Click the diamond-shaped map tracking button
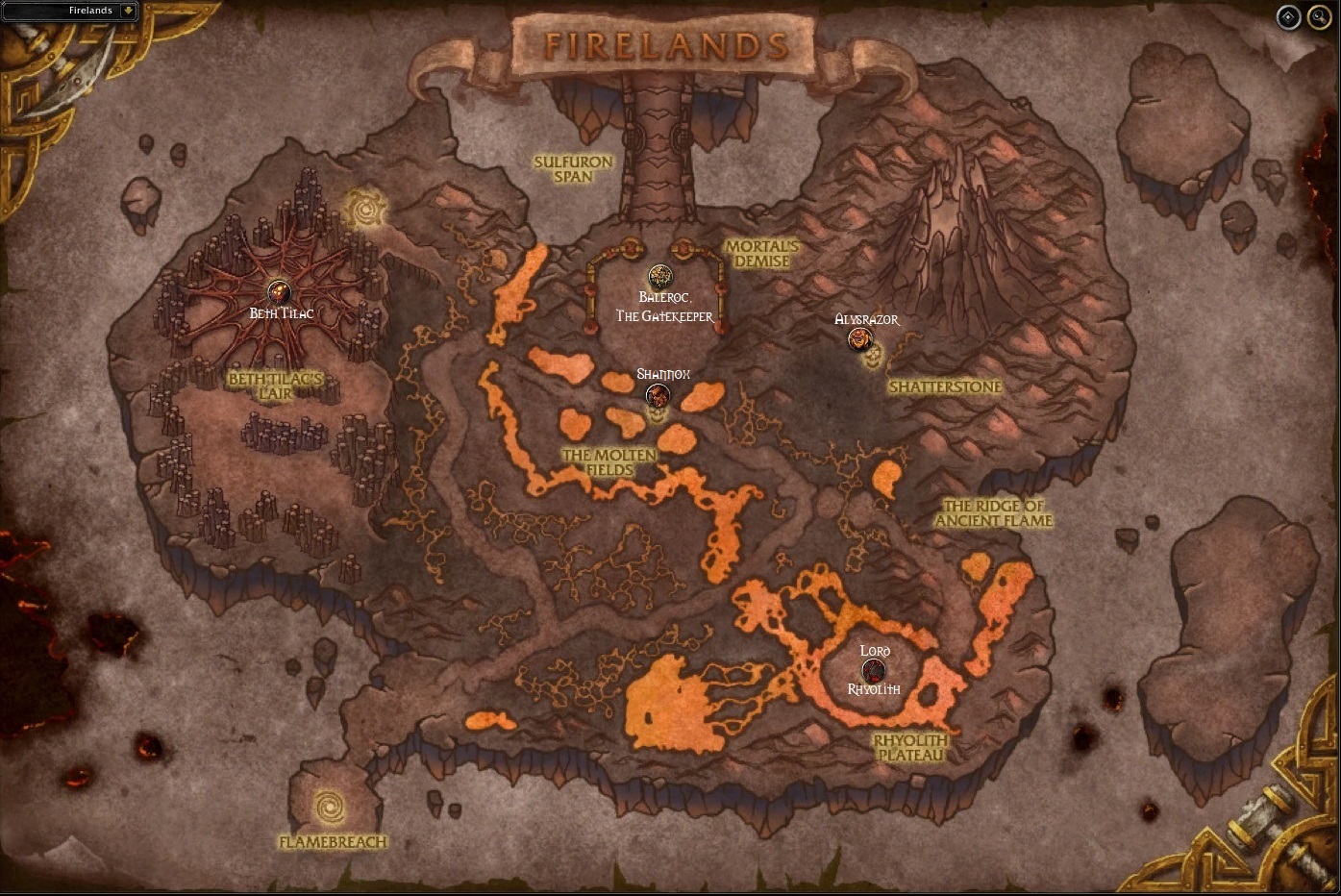This screenshot has height=896, width=1341. tap(1288, 17)
